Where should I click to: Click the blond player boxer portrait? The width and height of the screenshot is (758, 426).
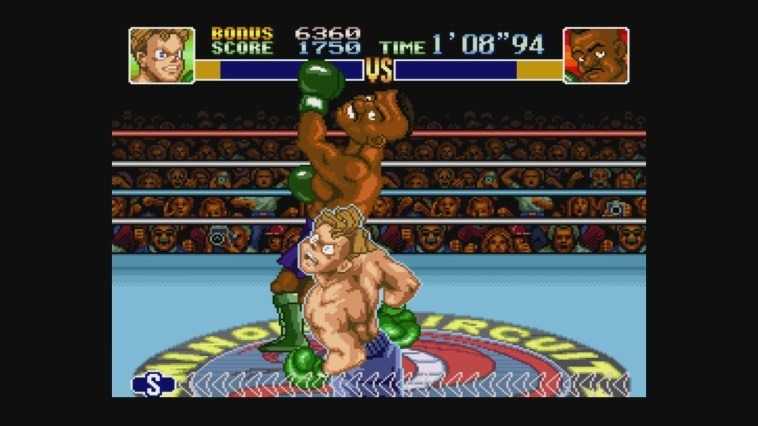(161, 55)
